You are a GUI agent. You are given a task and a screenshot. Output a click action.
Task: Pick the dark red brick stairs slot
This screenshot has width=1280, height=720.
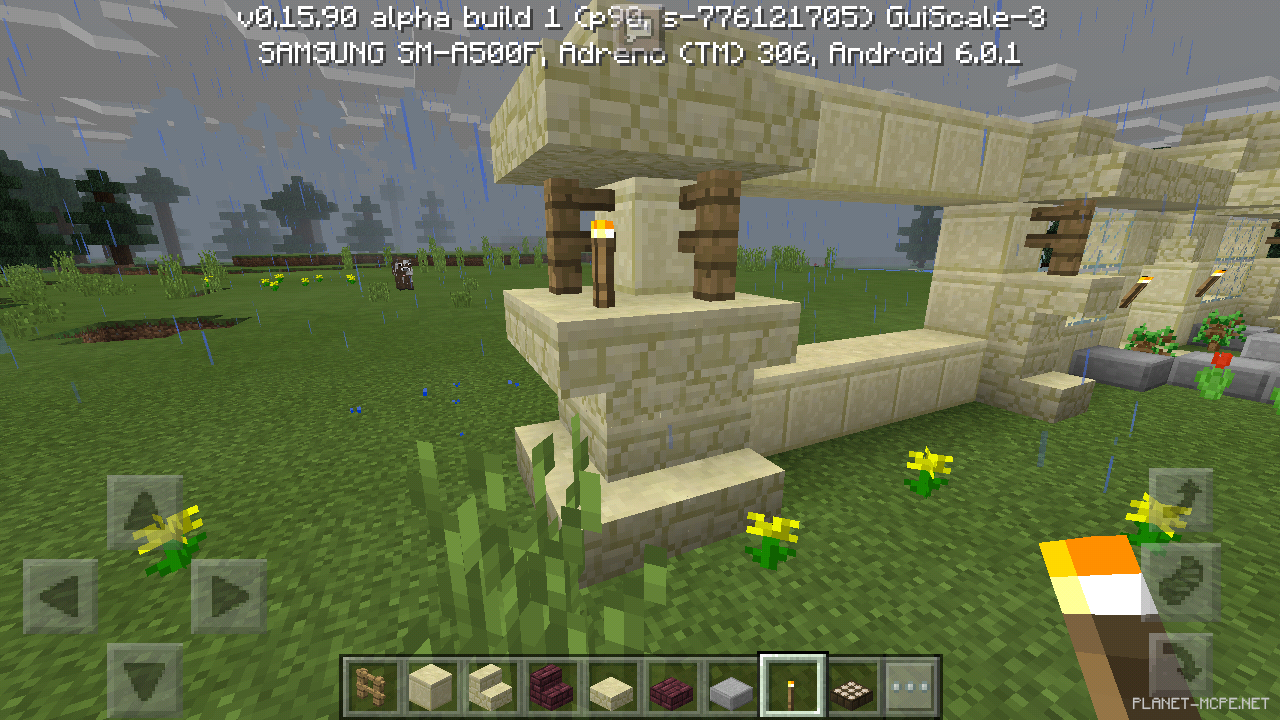tap(549, 687)
